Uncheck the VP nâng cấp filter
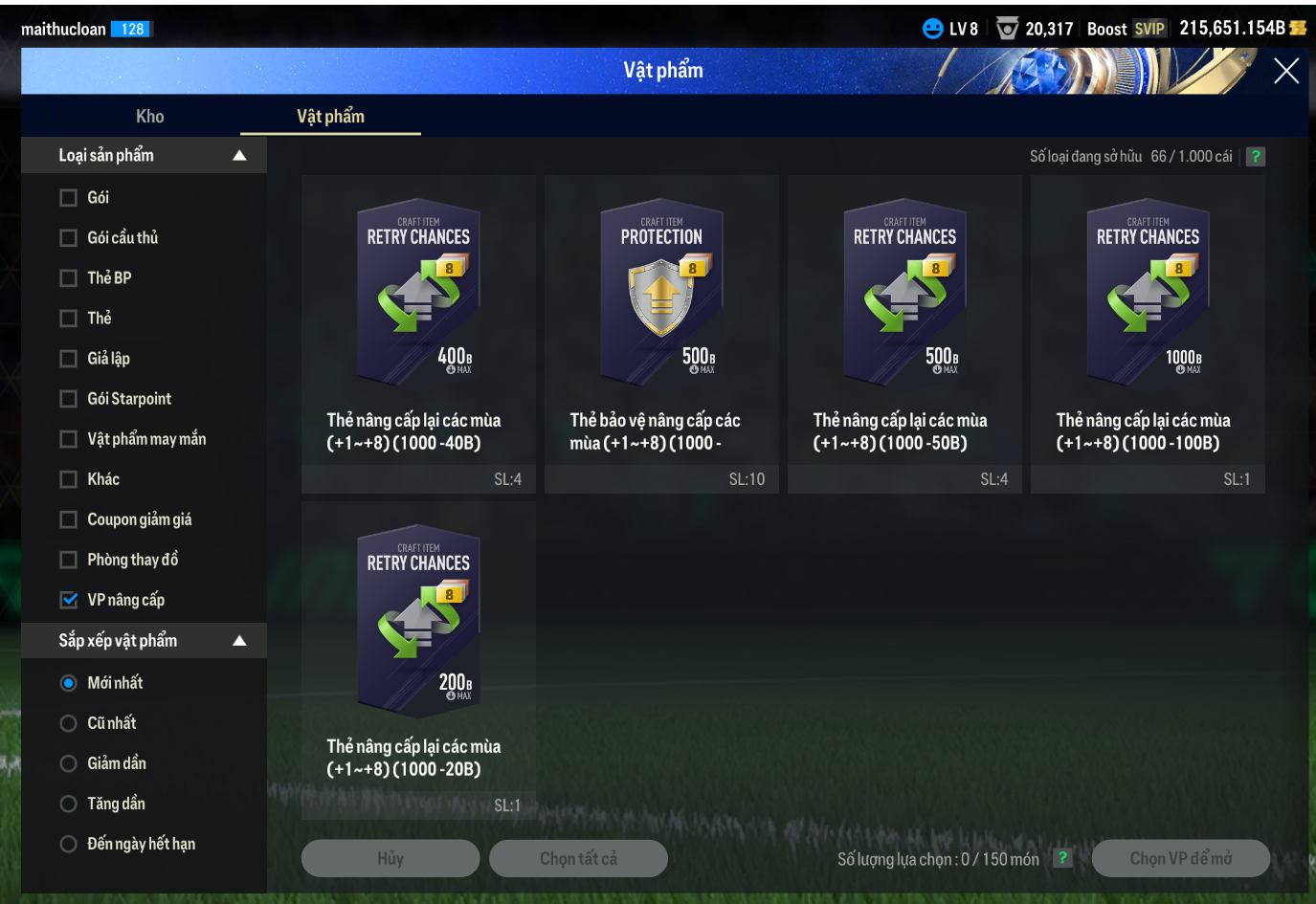 [69, 600]
